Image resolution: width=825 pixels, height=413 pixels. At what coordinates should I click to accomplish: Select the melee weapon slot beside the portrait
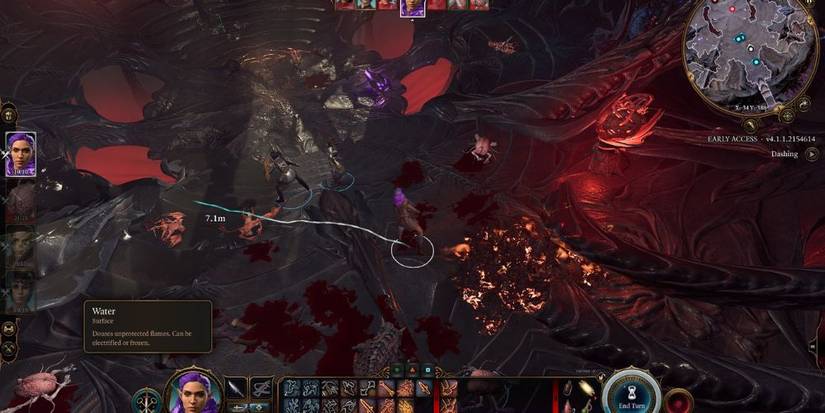click(x=237, y=389)
